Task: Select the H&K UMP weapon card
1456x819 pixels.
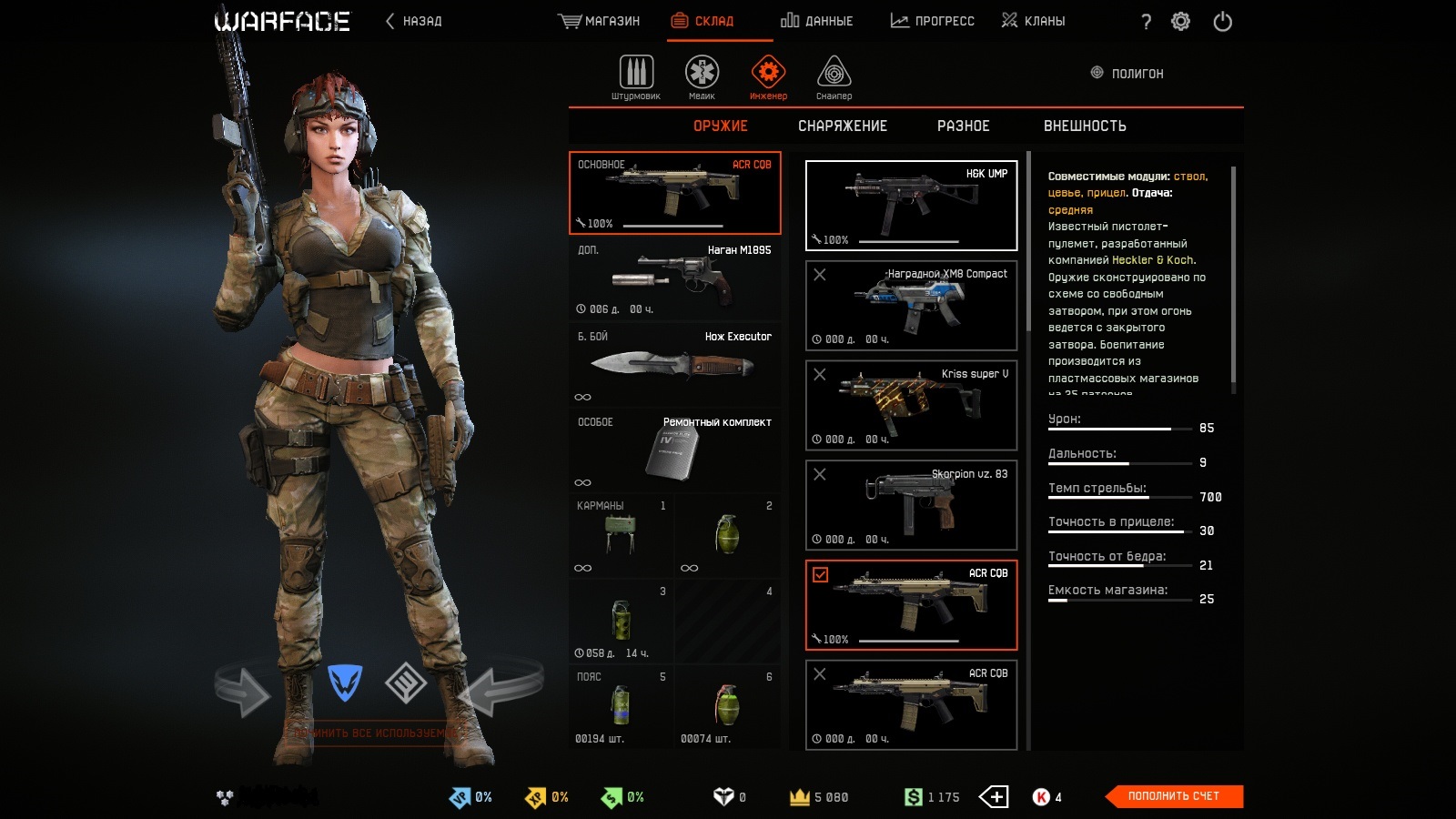Action: [911, 206]
